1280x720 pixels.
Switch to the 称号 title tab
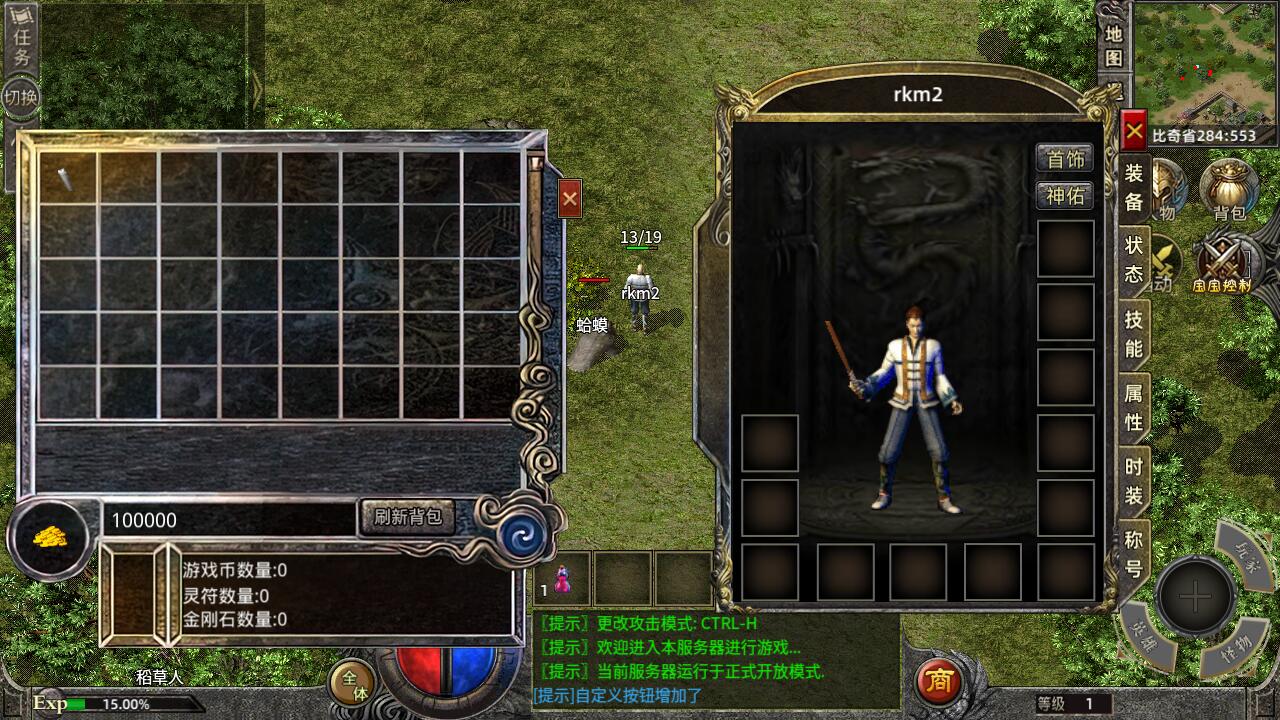tap(1134, 553)
